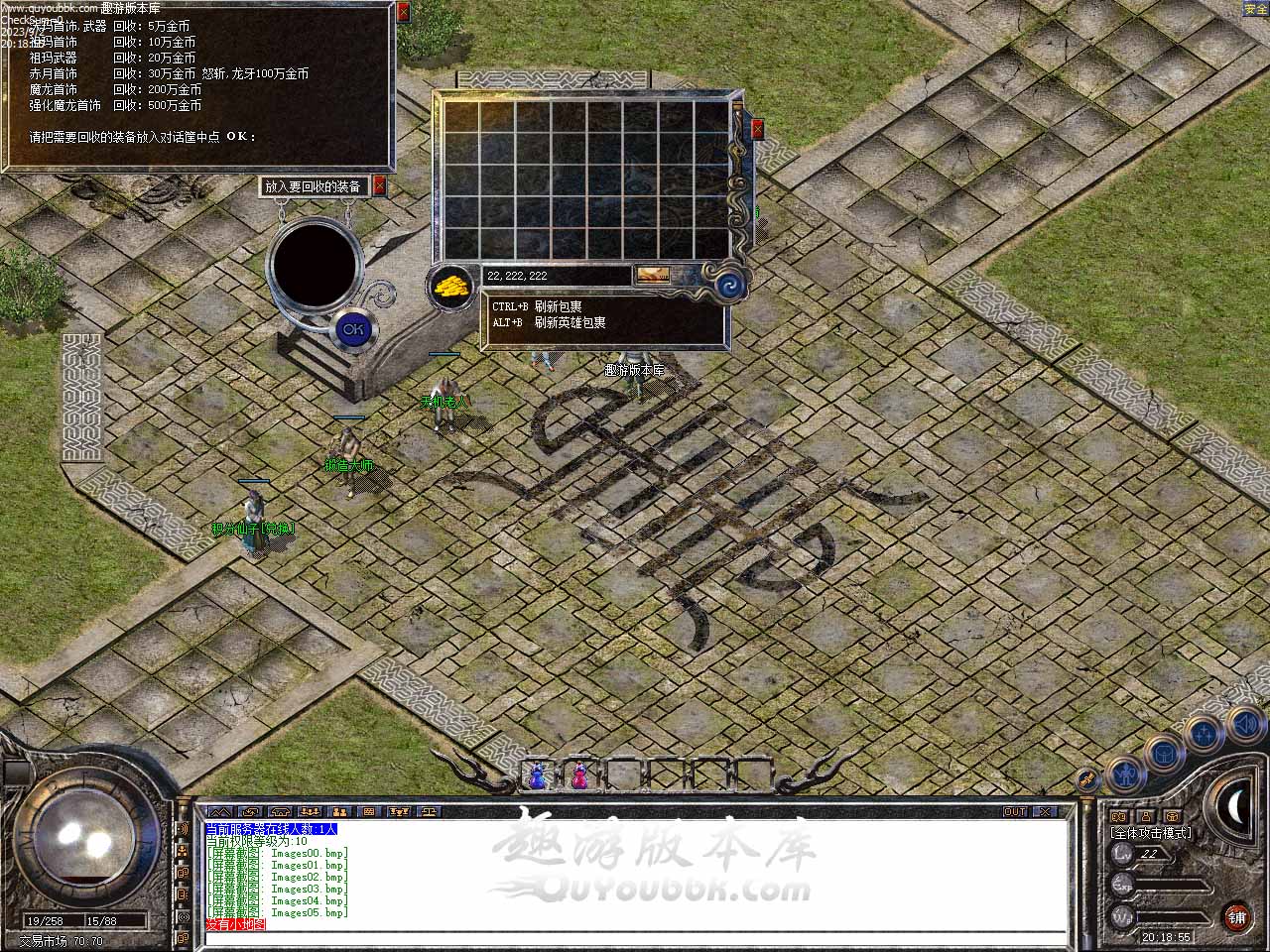Close the inventory bag window
The width and height of the screenshot is (1270, 952).
click(758, 129)
